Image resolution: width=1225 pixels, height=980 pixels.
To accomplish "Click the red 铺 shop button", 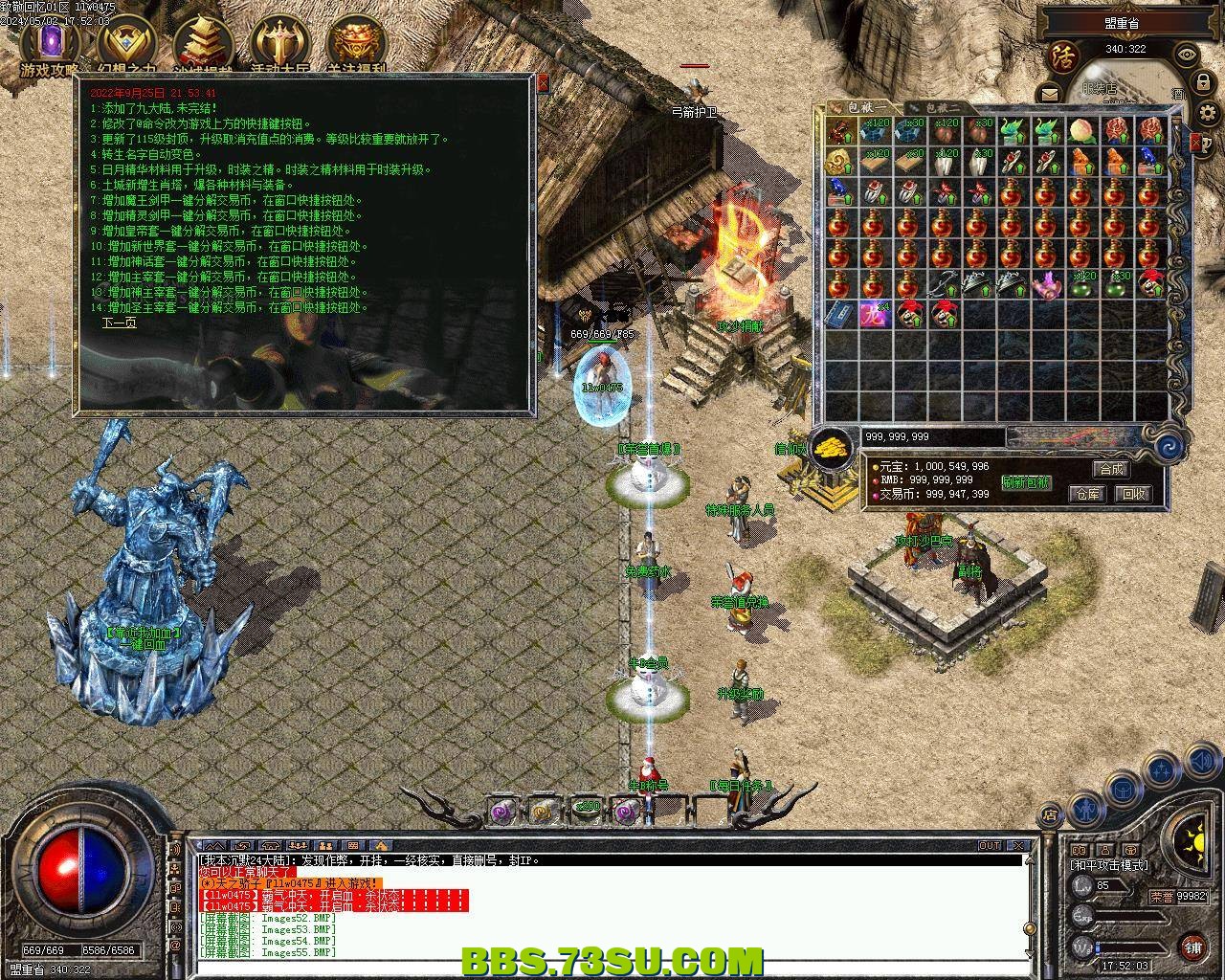I will 1192,947.
